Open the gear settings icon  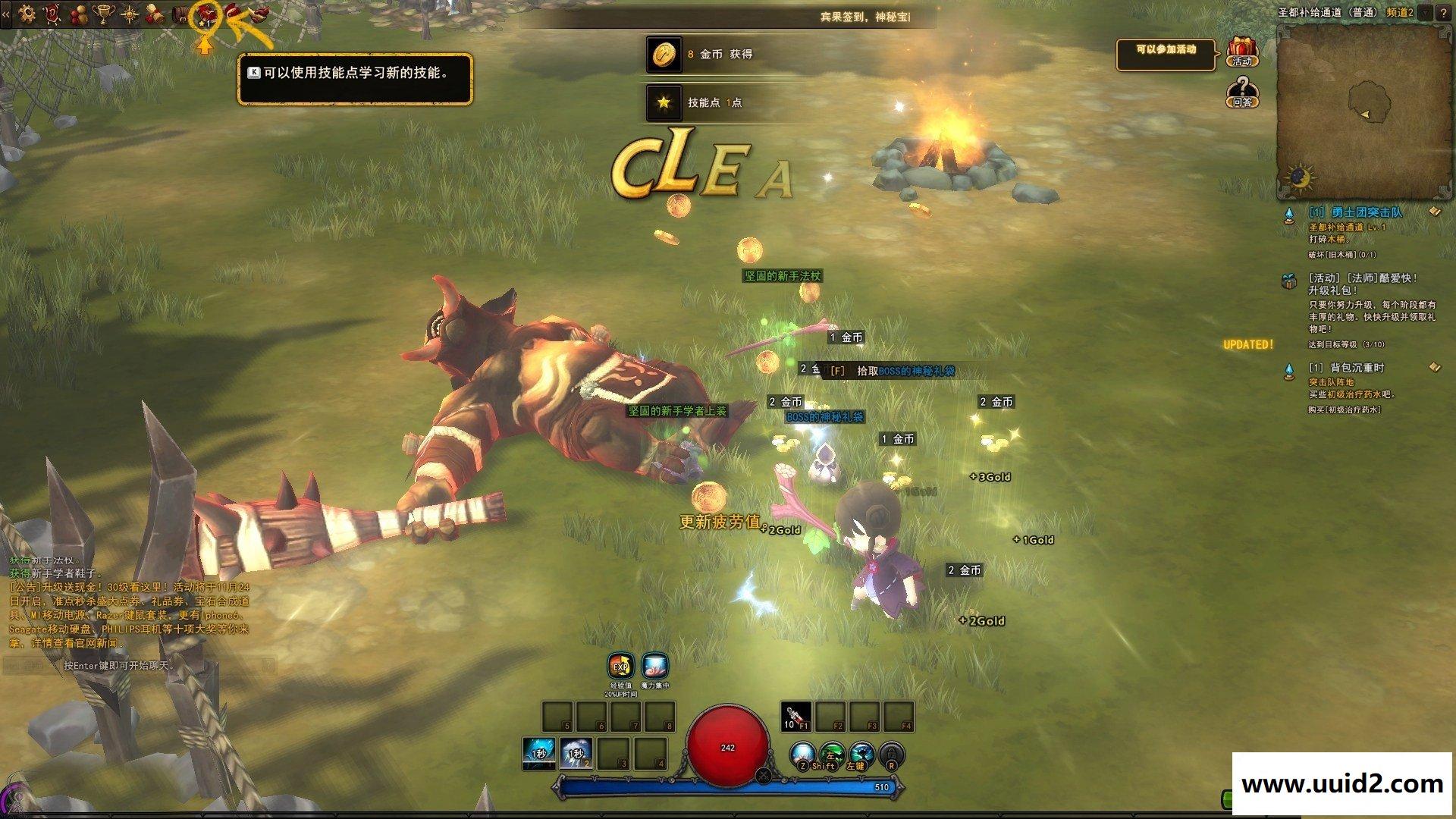click(x=27, y=13)
